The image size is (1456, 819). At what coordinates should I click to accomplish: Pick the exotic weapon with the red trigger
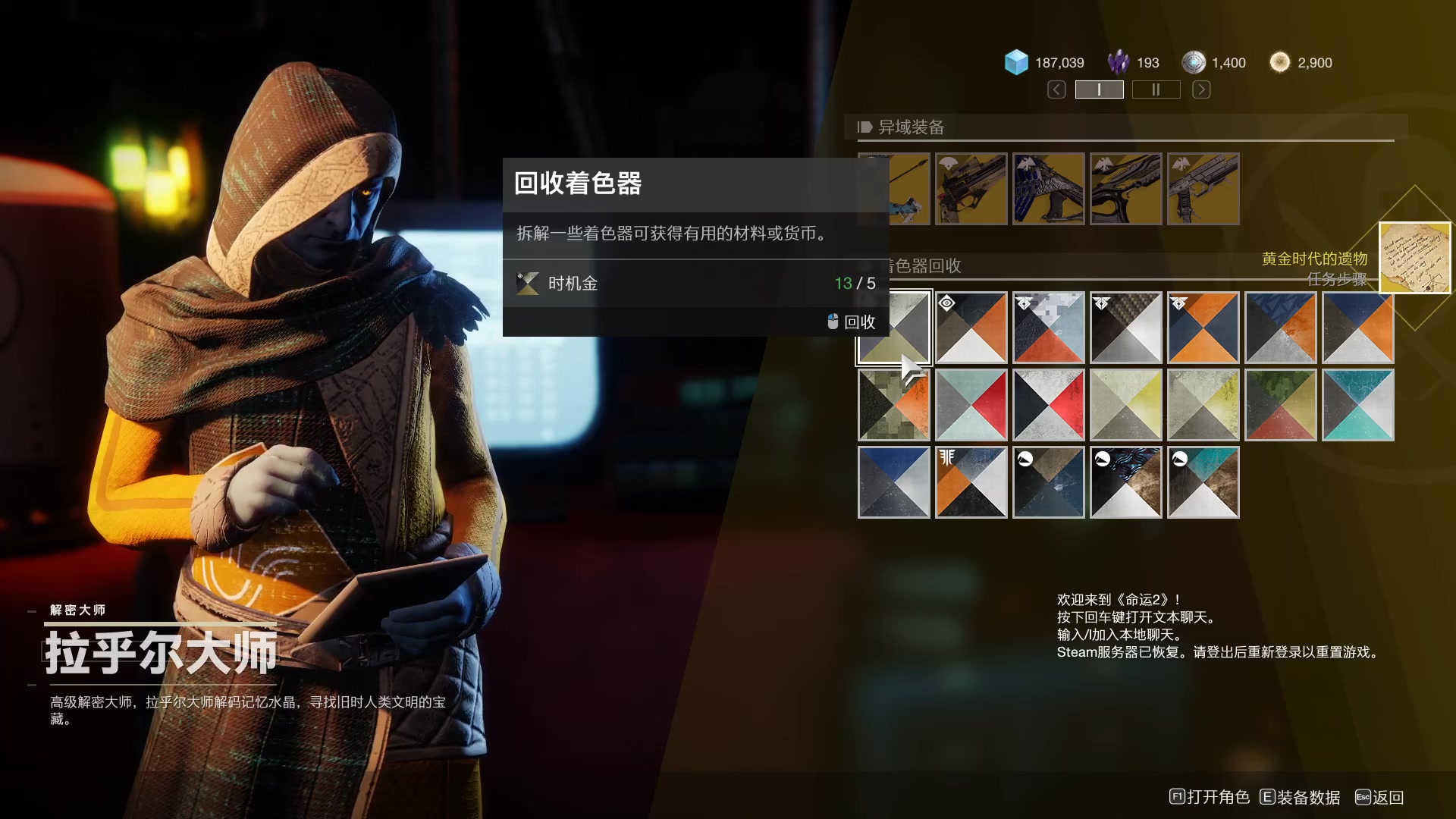coord(971,189)
